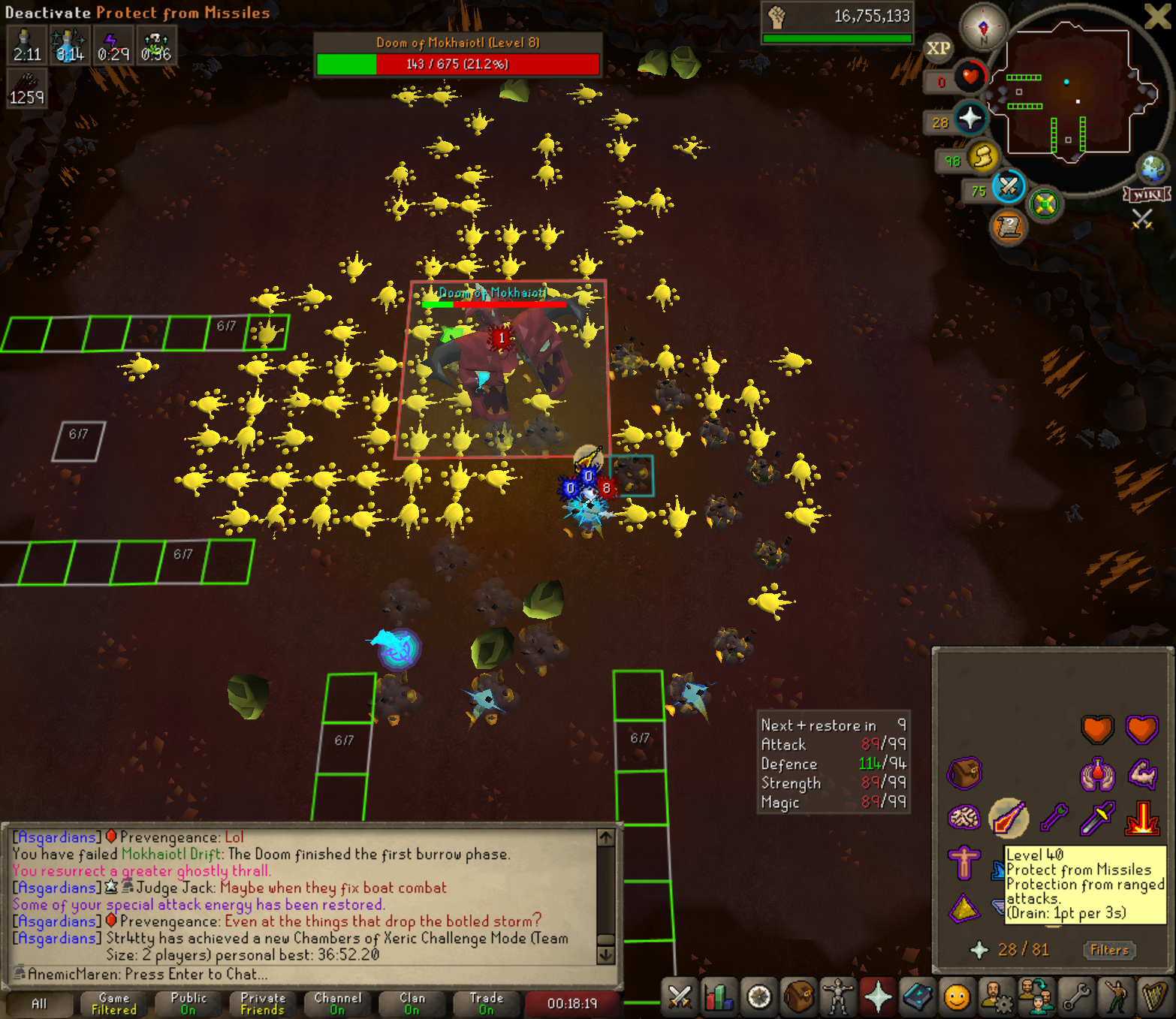
Task: Toggle run with the boot energy orb
Action: [x=983, y=157]
